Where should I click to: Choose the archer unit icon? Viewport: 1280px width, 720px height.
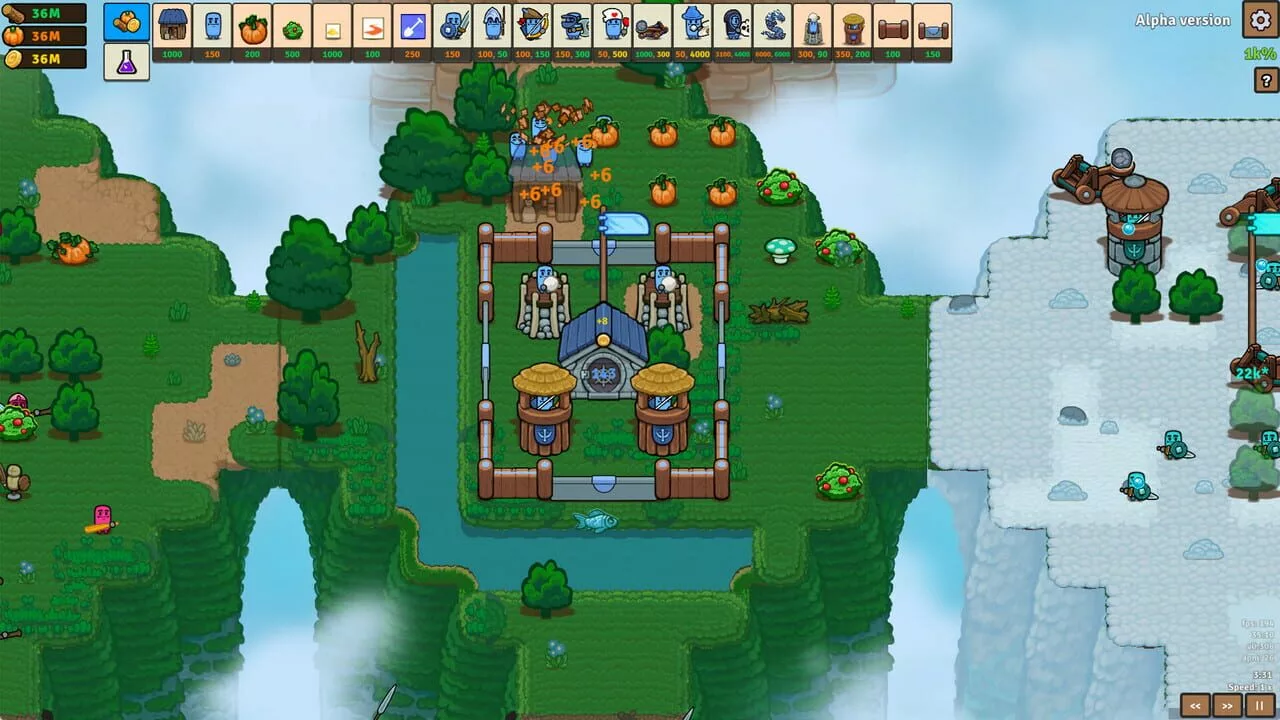pos(532,30)
